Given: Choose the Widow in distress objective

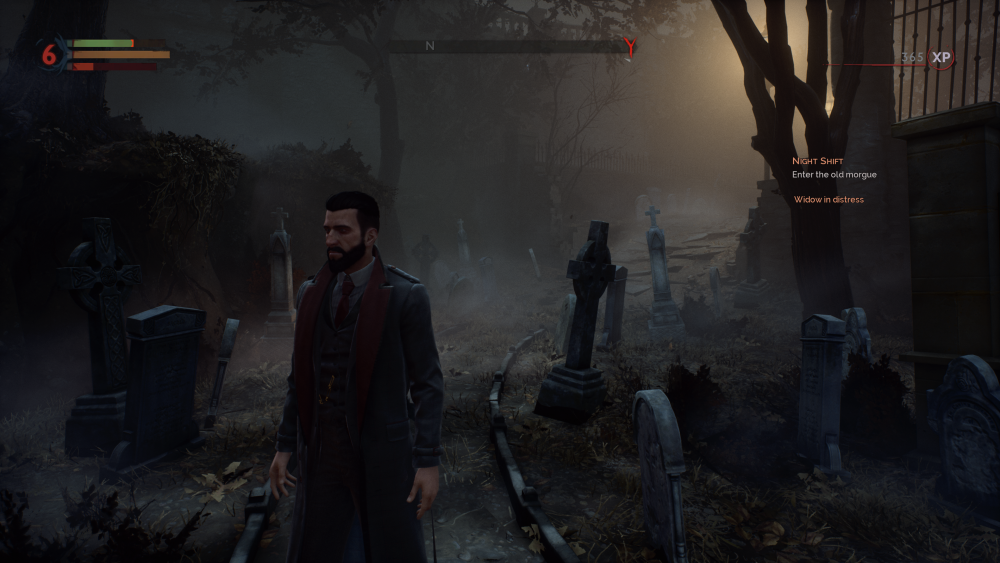Looking at the screenshot, I should (828, 200).
